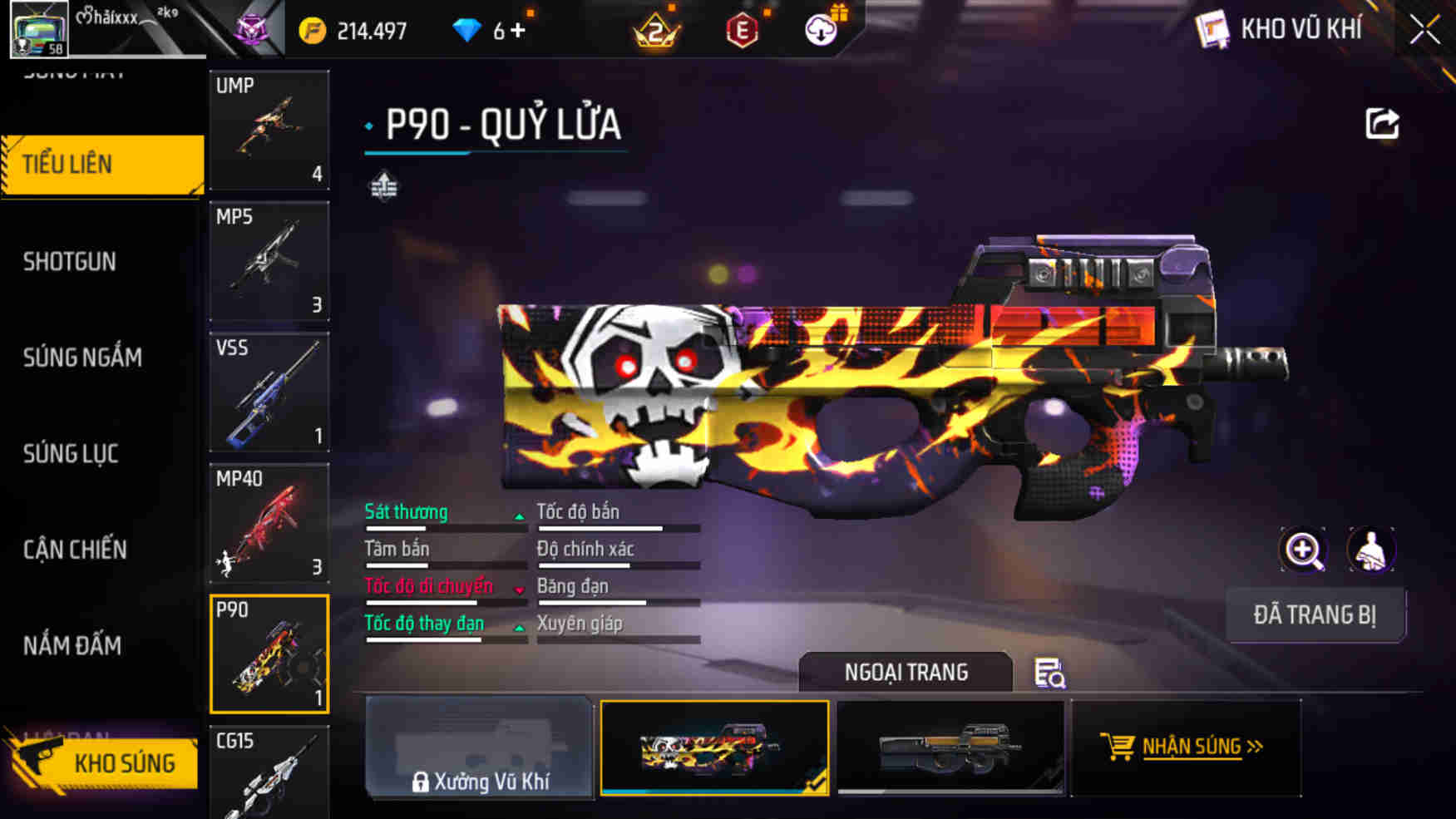The height and width of the screenshot is (819, 1456).
Task: Open character preview with the person icon
Action: click(1368, 550)
